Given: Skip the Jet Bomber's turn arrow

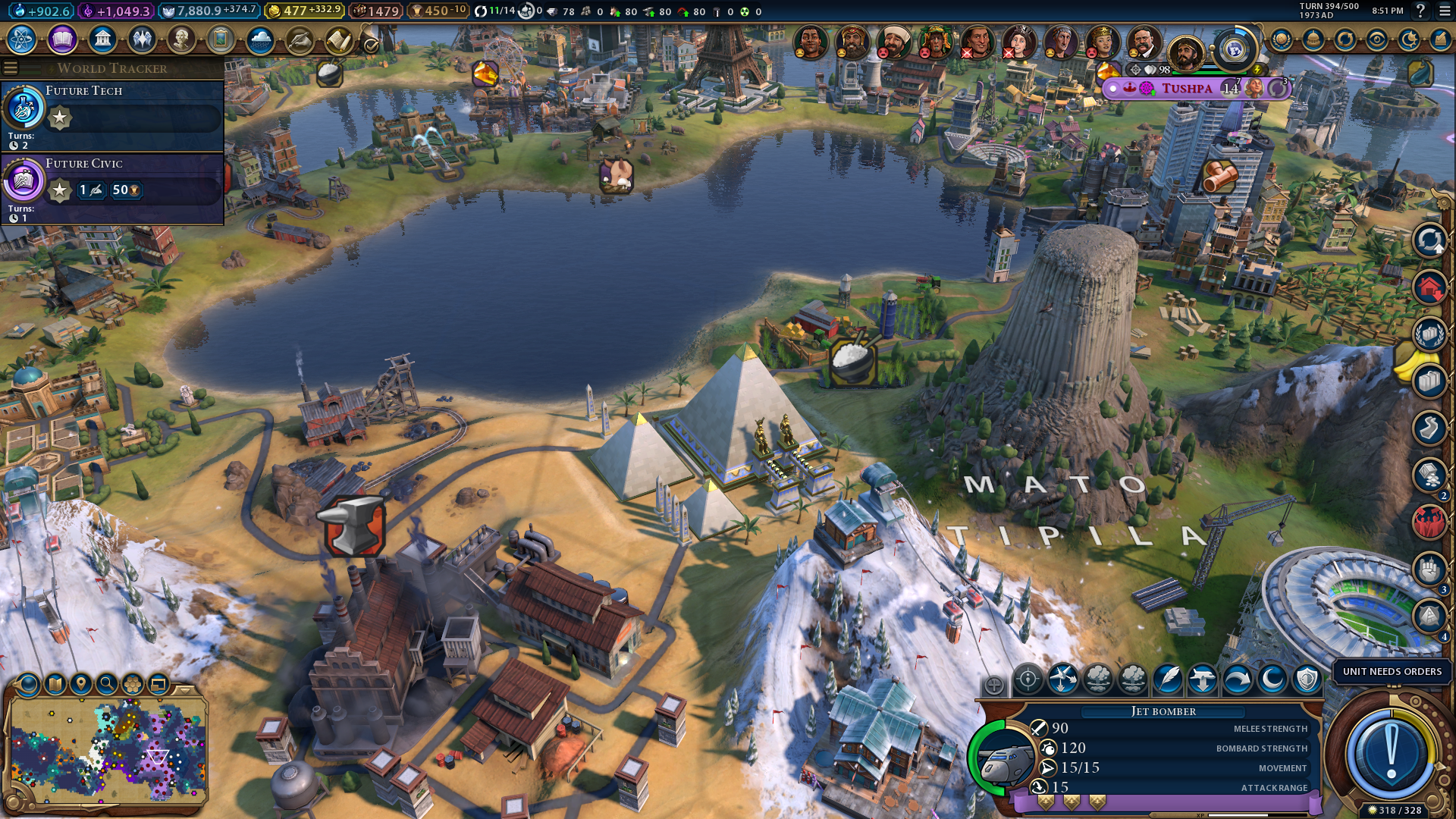Looking at the screenshot, I should tap(1238, 679).
